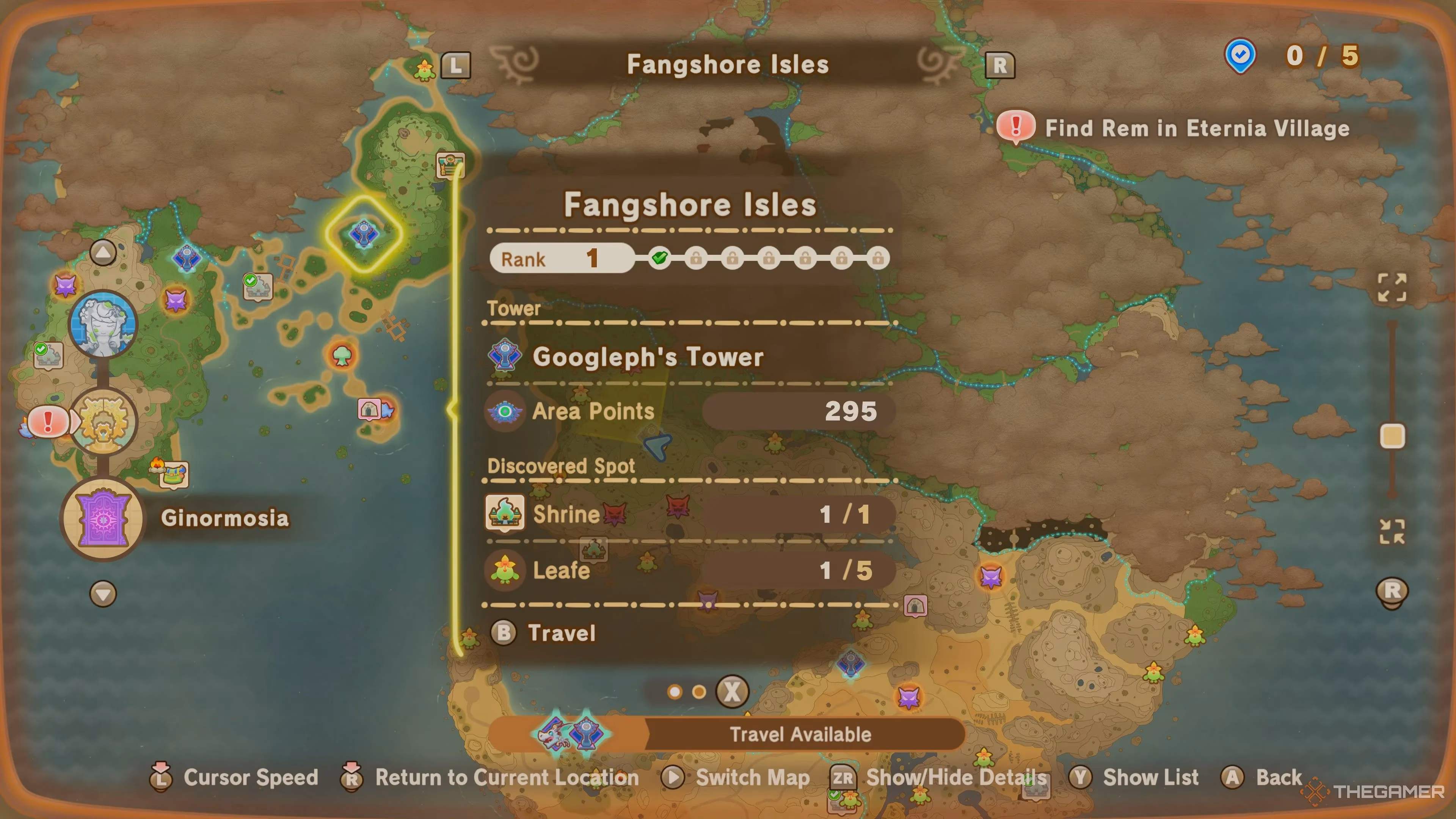Click the blue map pin counter icon
The width and height of the screenshot is (1456, 819).
coord(1240,56)
